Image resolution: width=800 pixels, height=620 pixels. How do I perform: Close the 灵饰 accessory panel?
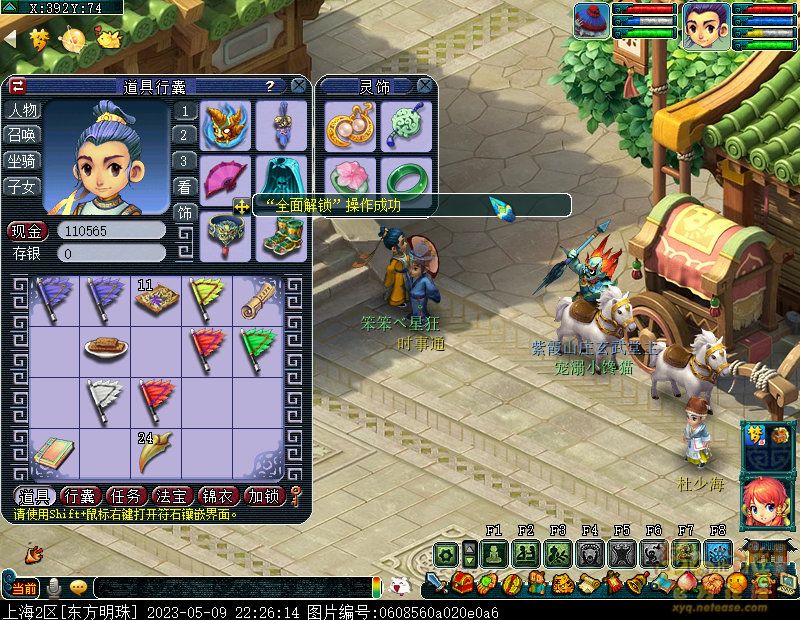[425, 87]
